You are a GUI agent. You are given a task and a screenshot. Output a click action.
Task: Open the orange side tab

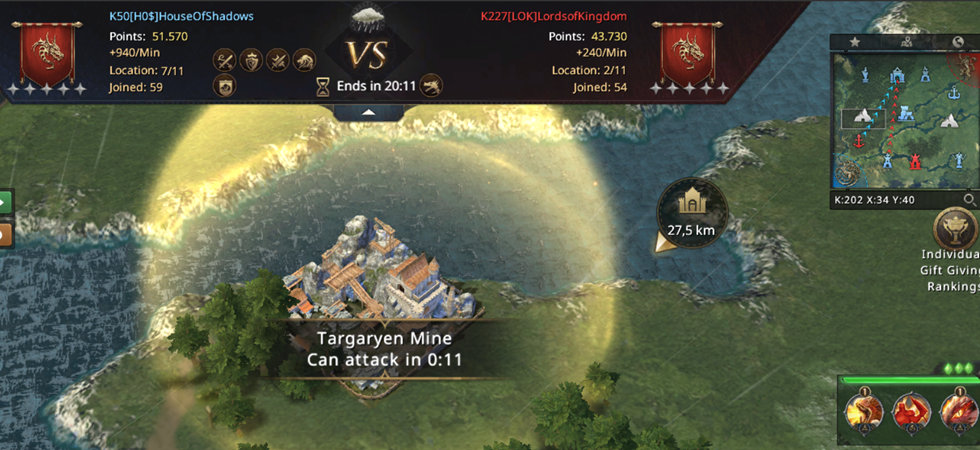coord(5,235)
